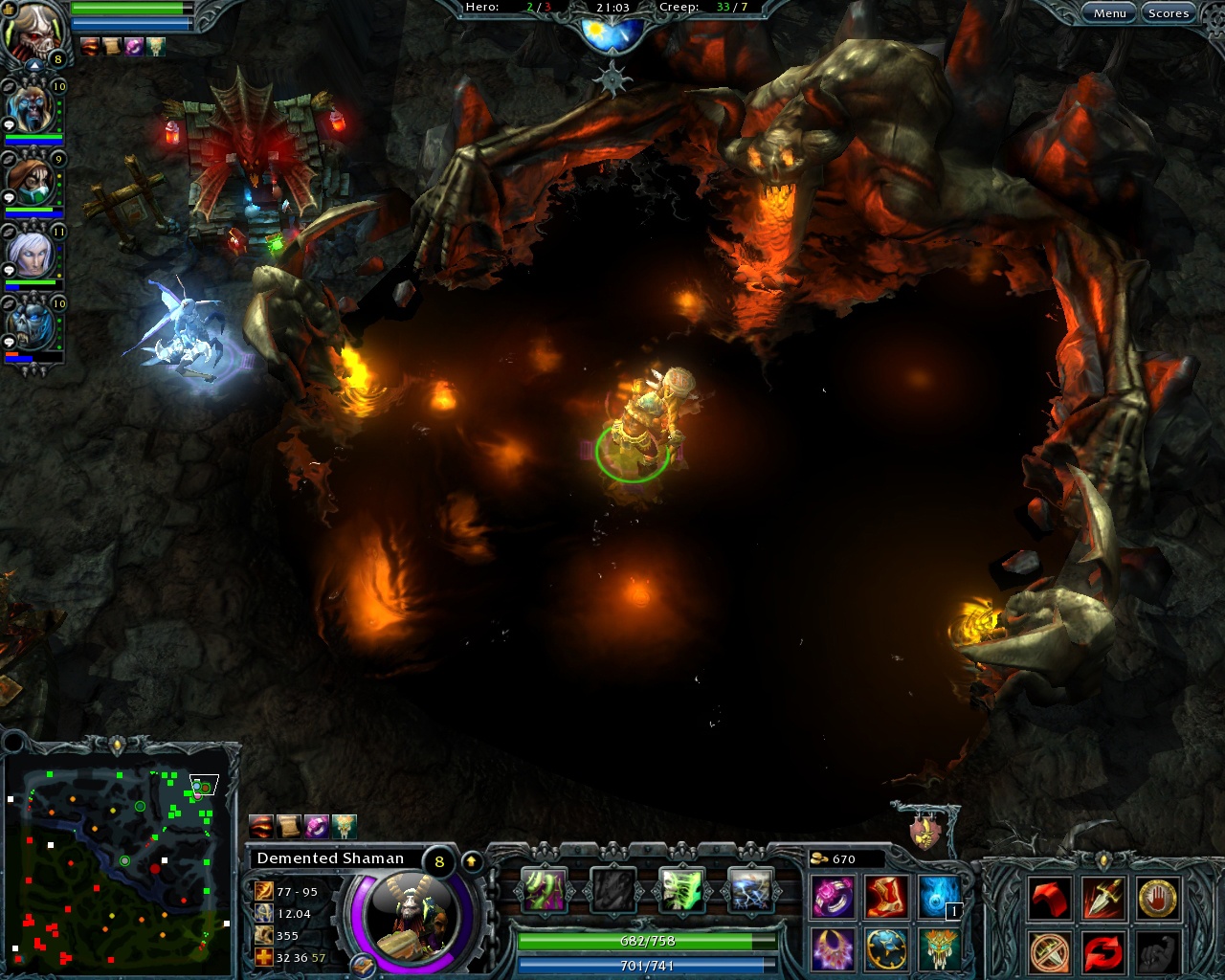
Task: Click the hero health bar showing 682/758
Action: point(648,941)
